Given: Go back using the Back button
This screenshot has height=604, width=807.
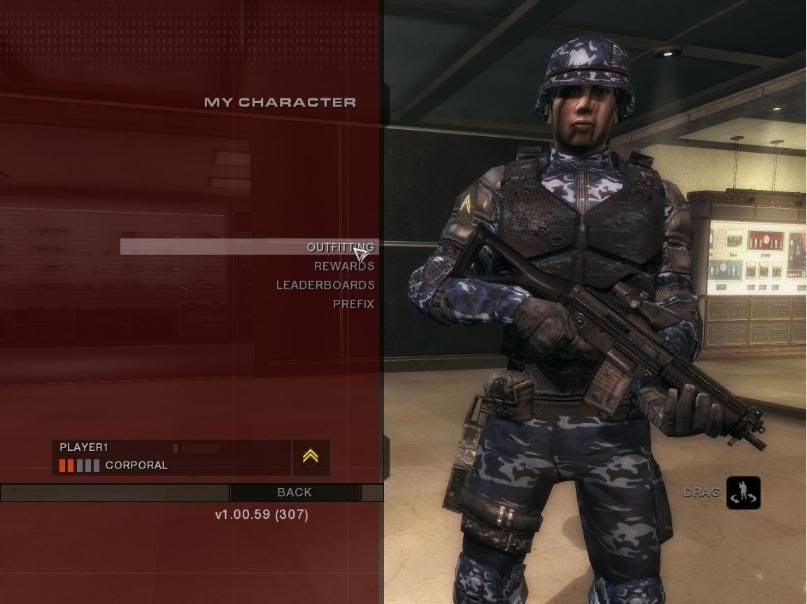Looking at the screenshot, I should [294, 492].
